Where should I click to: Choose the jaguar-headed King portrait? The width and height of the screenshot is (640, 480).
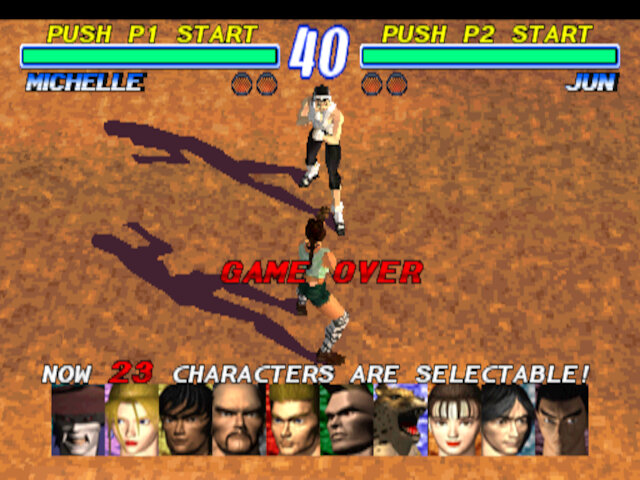coord(400,419)
